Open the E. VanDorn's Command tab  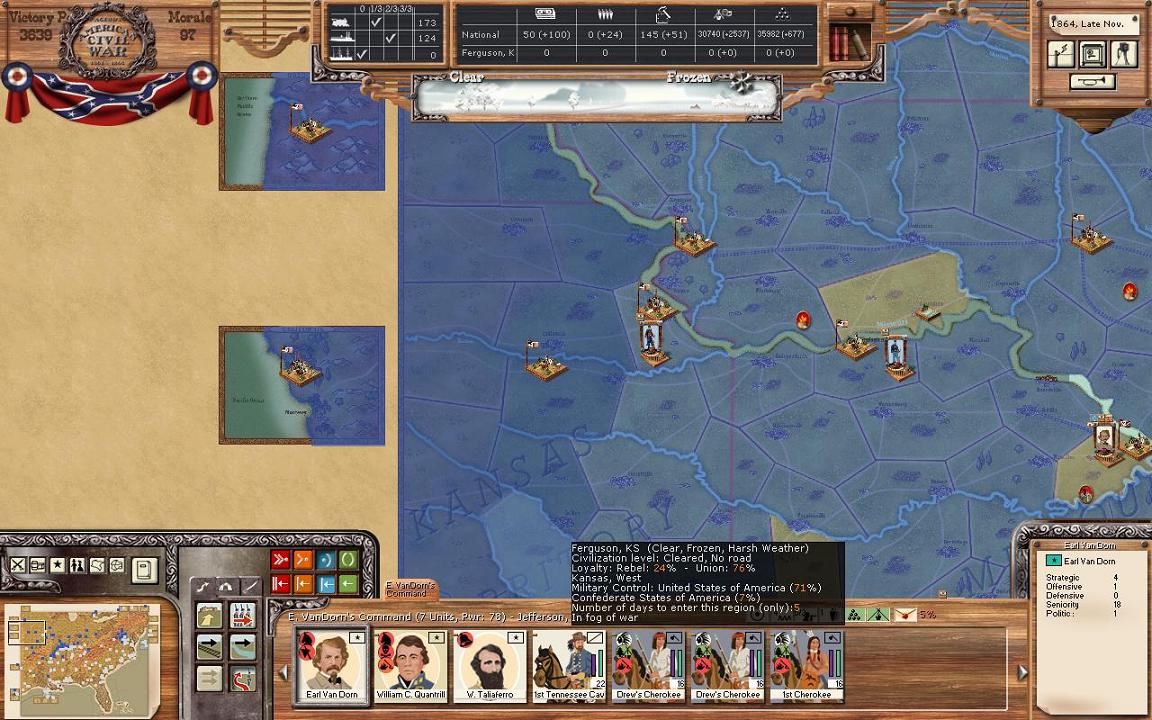coord(410,589)
